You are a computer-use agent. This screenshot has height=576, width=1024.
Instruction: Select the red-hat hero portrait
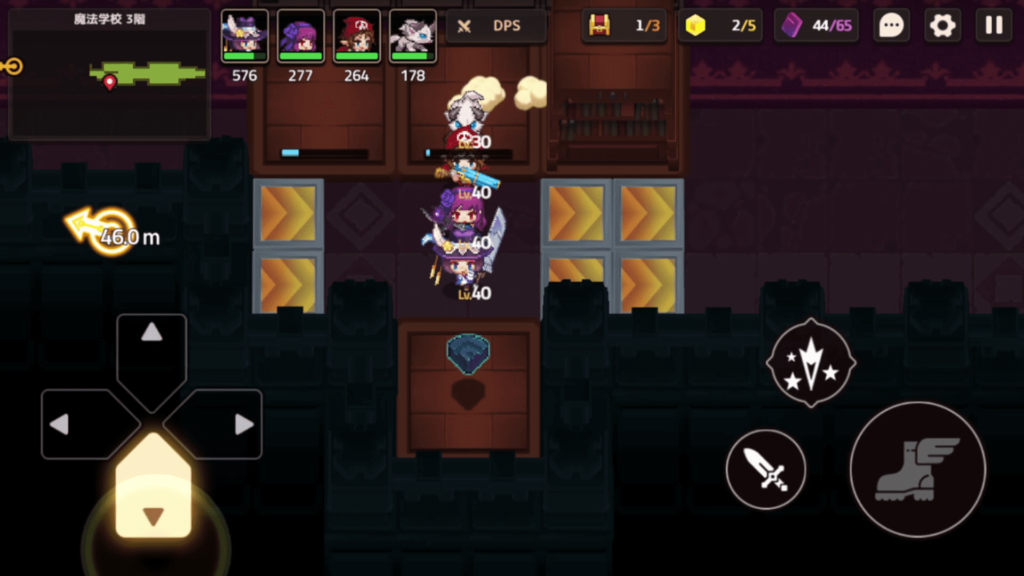click(356, 37)
